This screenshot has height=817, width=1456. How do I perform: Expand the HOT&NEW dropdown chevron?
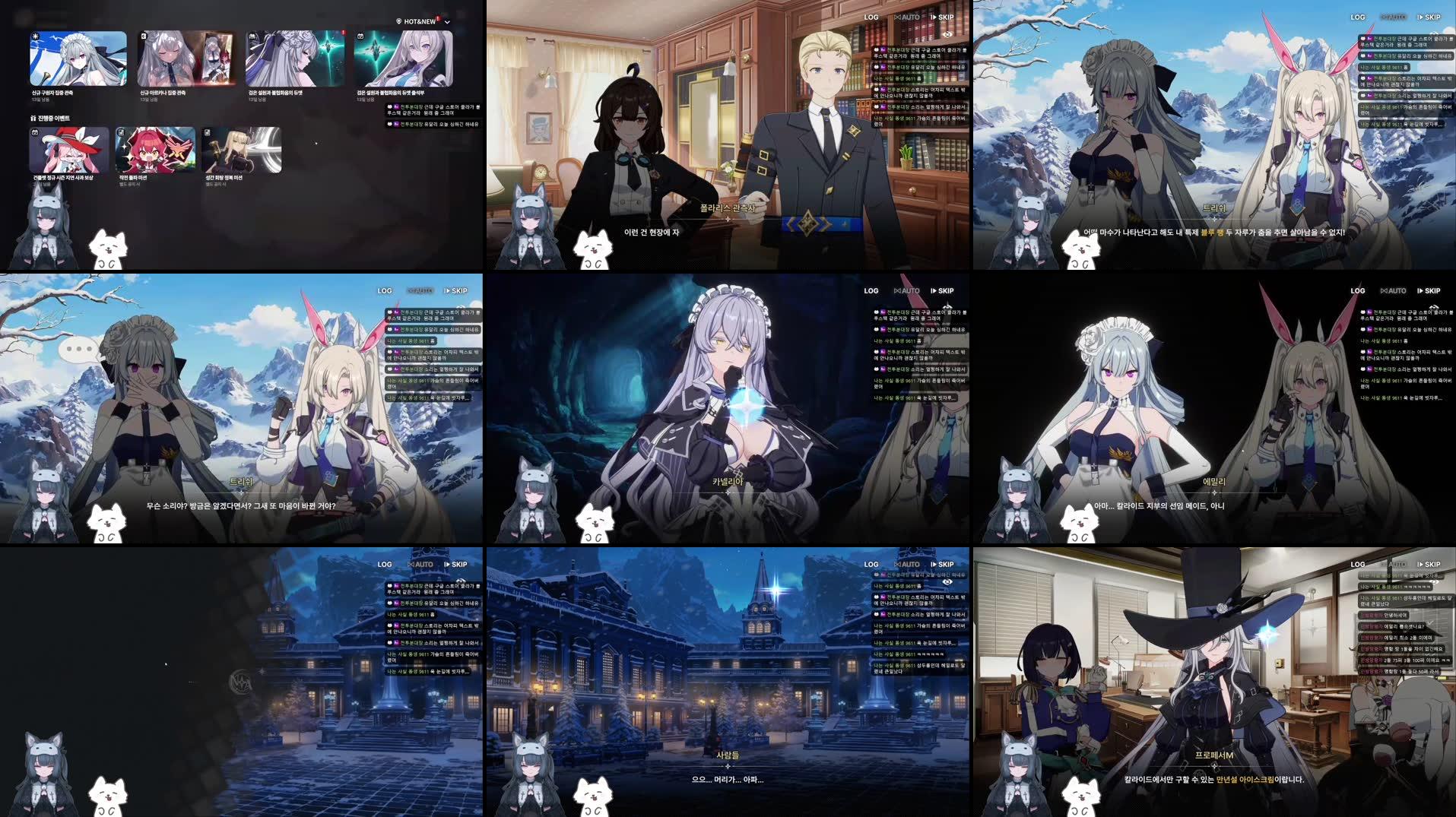click(x=446, y=22)
